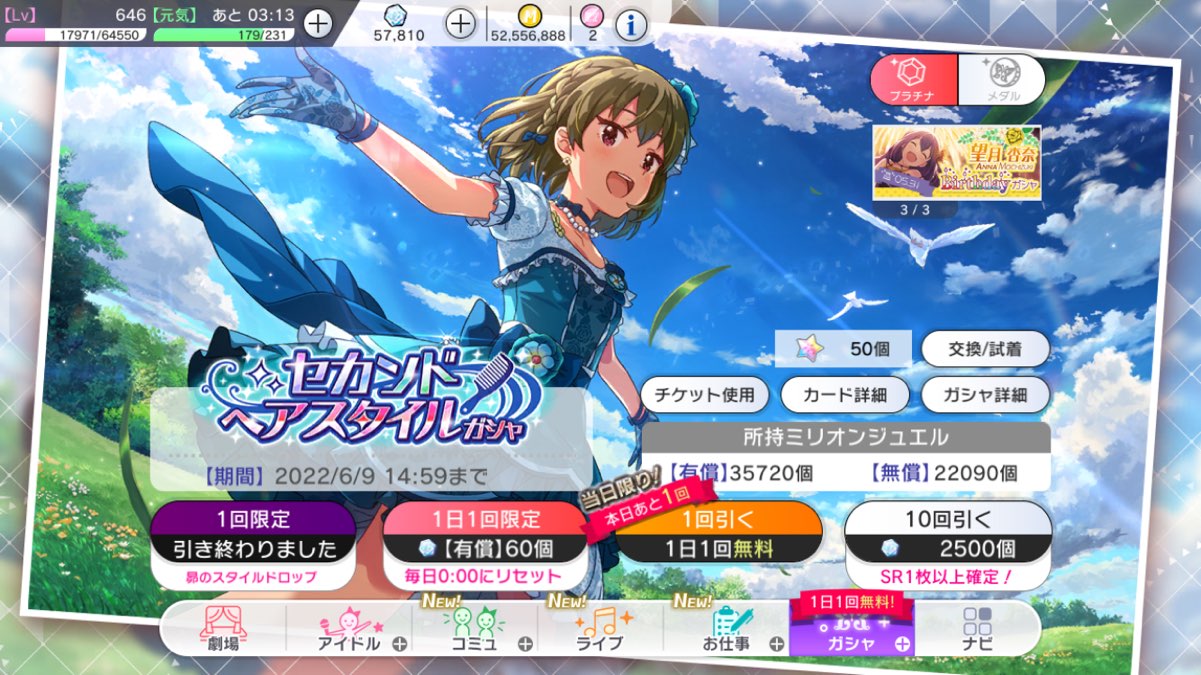View カード詳細 card details
The image size is (1201, 675).
[x=844, y=394]
